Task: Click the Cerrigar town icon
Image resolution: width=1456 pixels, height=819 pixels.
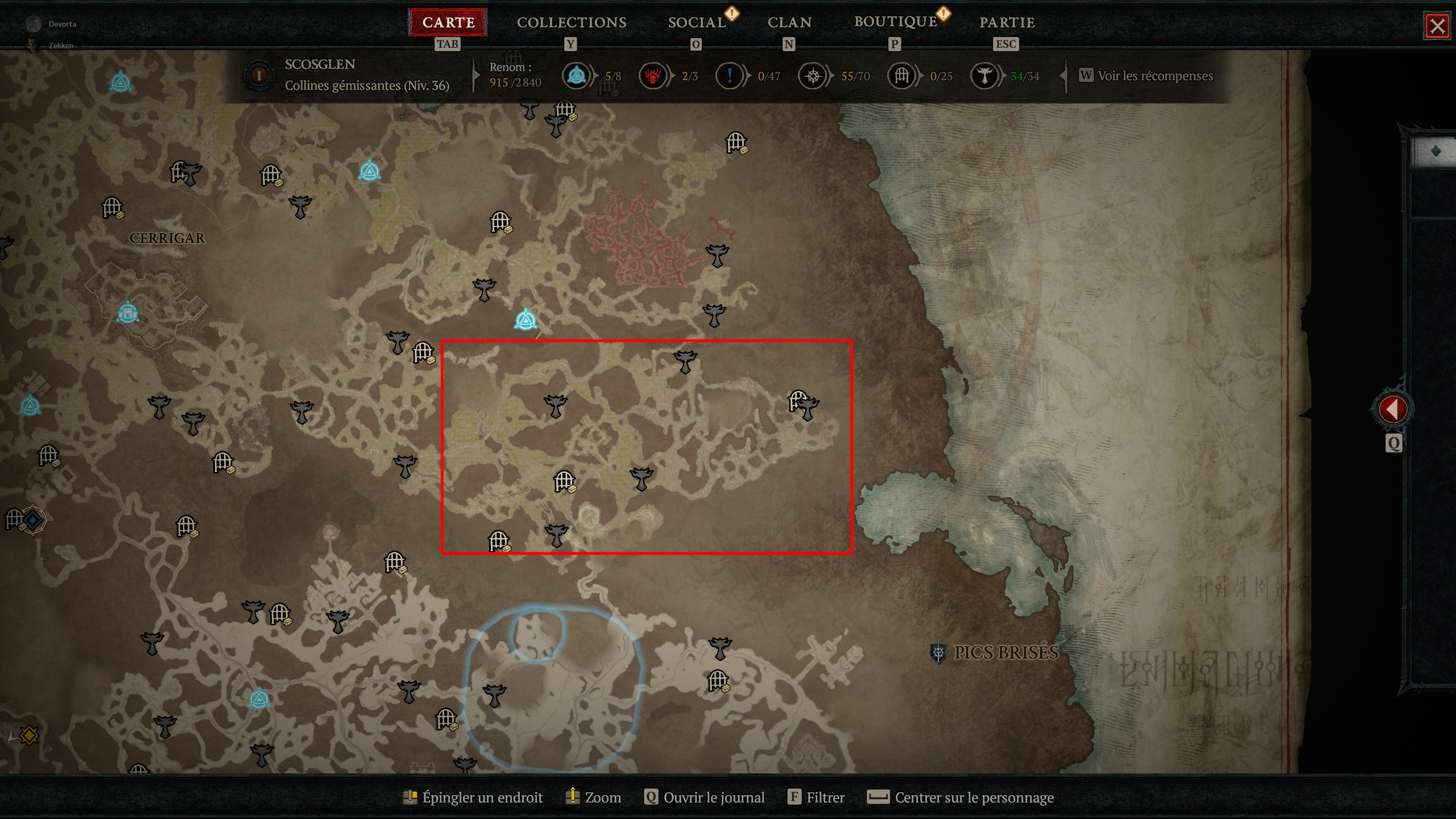Action: [130, 313]
